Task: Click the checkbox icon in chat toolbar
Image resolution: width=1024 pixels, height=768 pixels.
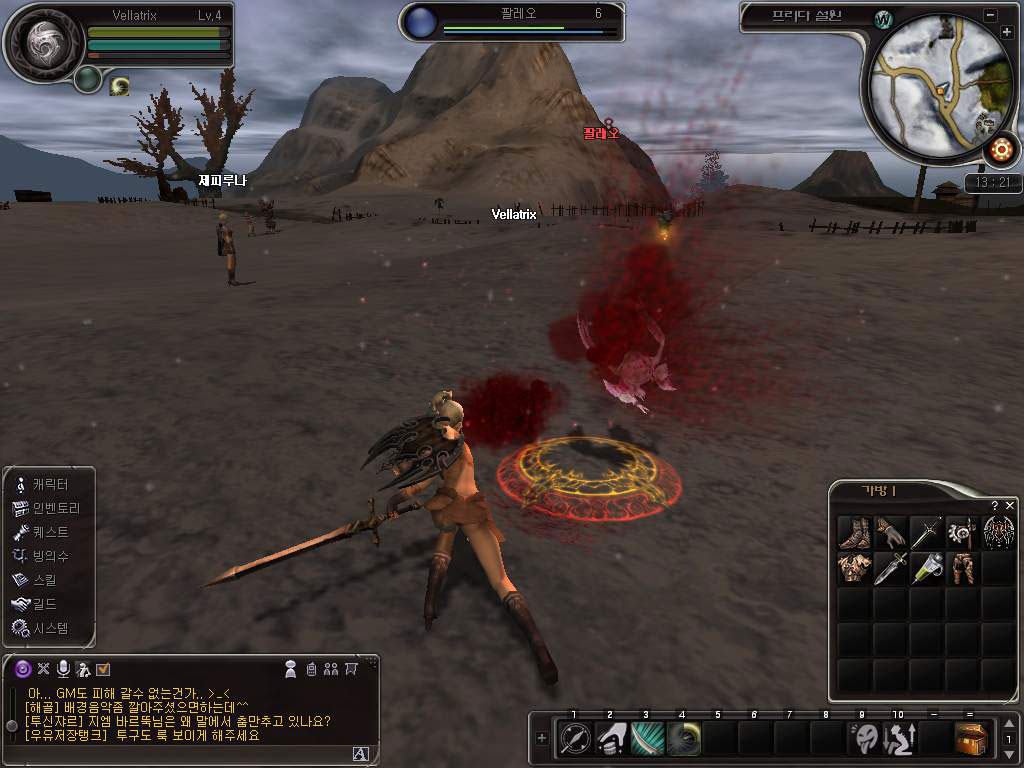Action: [x=103, y=668]
